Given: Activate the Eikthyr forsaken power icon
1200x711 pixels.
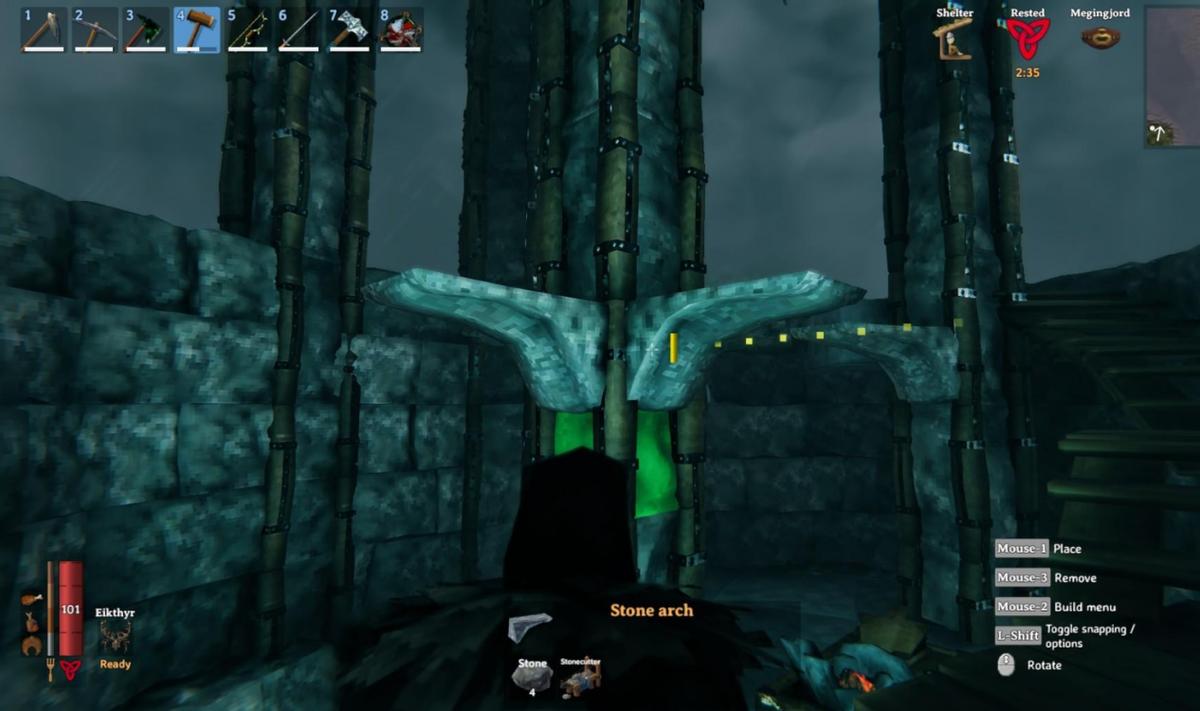Looking at the screenshot, I should click(x=115, y=636).
